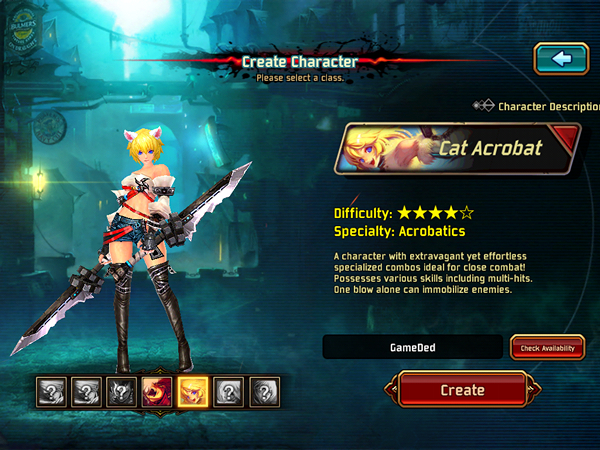Go back with the arrow button
The image size is (600, 450).
click(x=561, y=59)
